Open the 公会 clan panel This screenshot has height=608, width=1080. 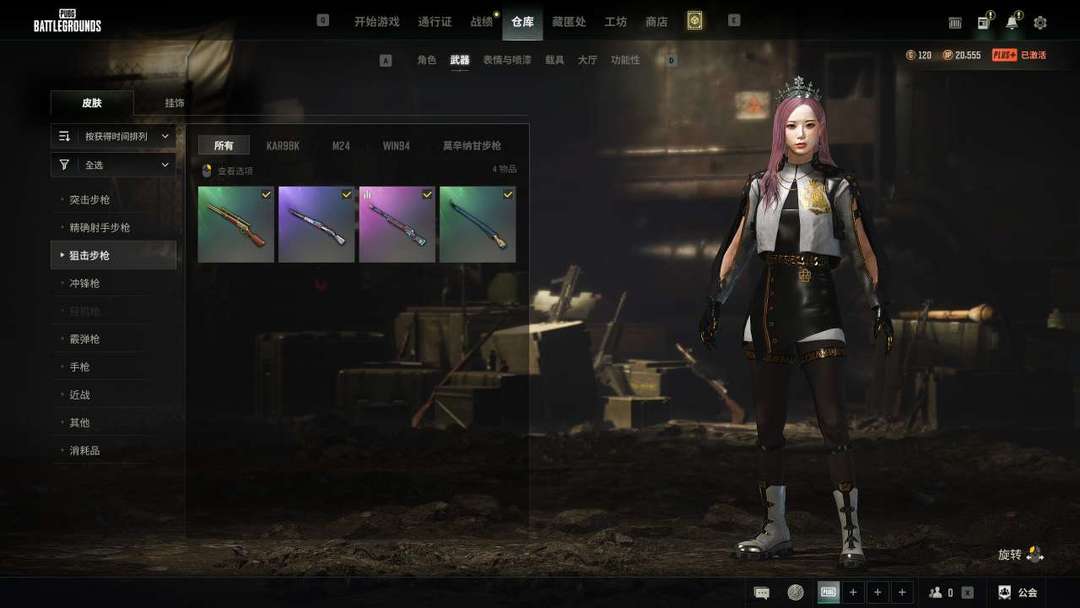click(x=1019, y=592)
